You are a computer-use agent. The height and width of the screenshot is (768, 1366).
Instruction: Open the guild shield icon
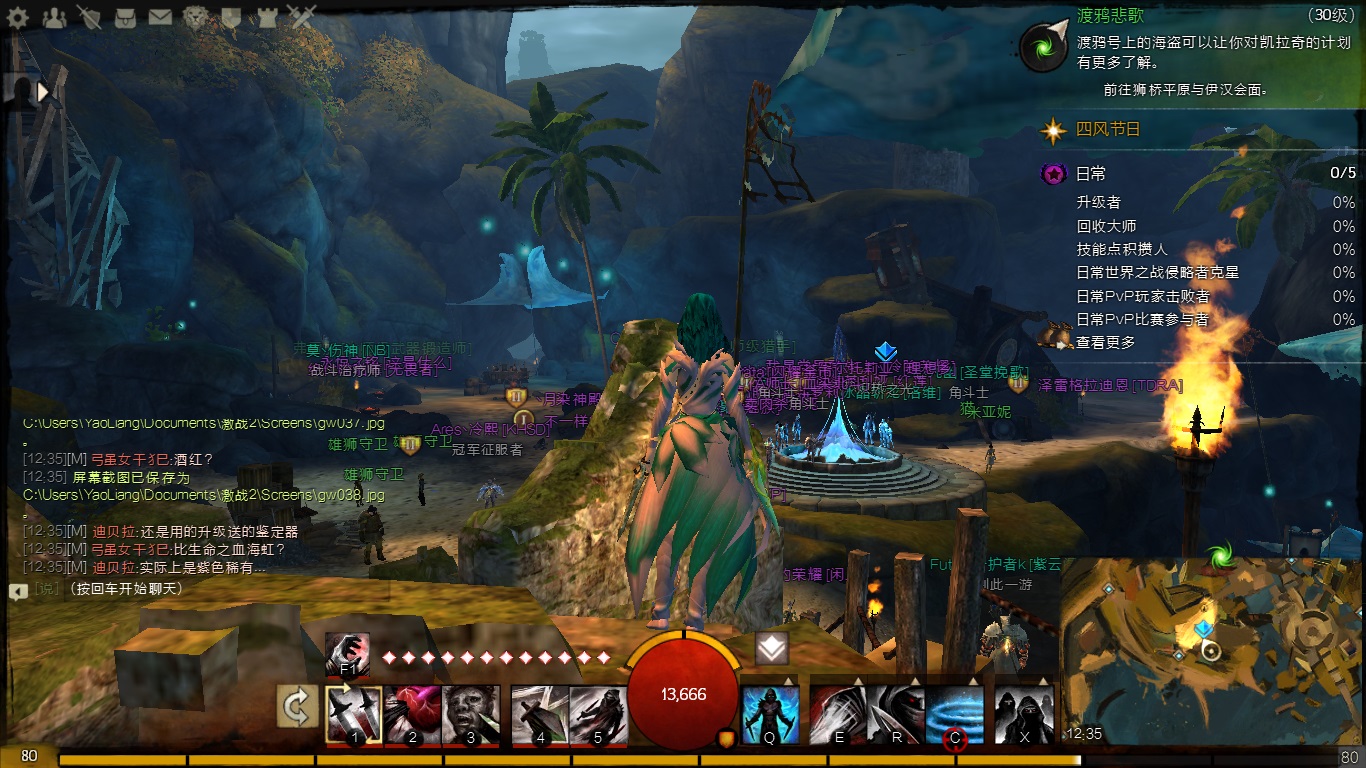231,16
